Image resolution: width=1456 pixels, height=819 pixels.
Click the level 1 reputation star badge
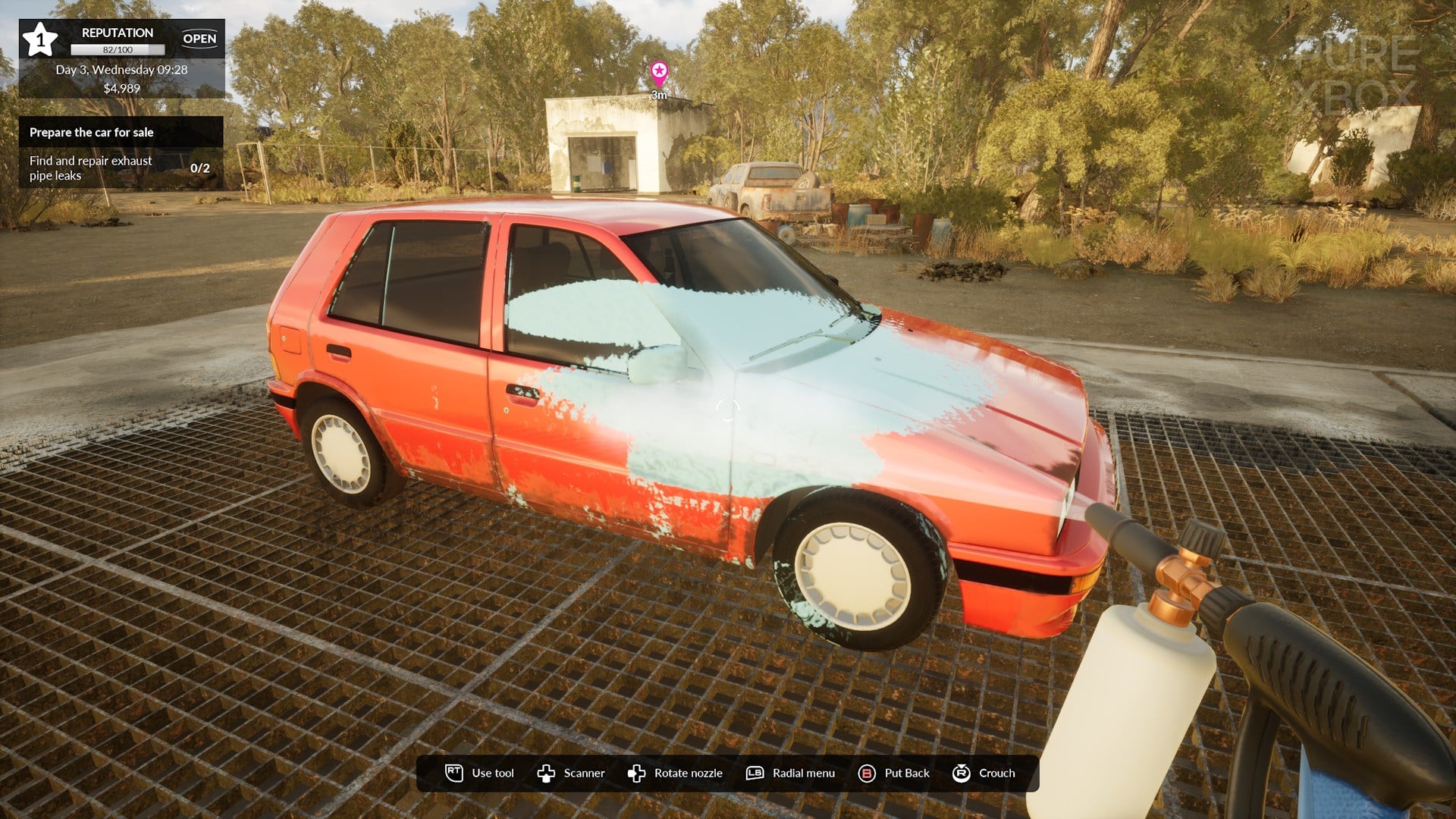coord(39,39)
